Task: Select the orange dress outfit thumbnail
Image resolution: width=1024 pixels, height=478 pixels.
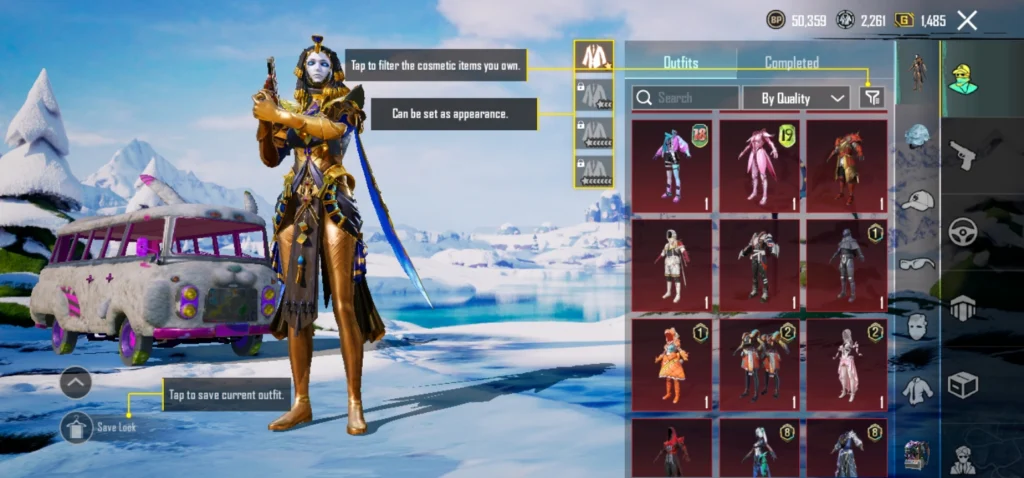Action: (672, 364)
